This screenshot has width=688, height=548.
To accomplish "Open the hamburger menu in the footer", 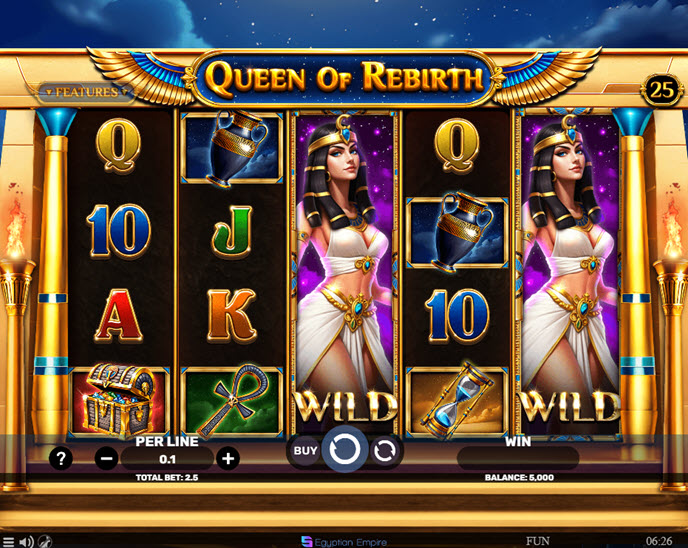I will point(9,541).
